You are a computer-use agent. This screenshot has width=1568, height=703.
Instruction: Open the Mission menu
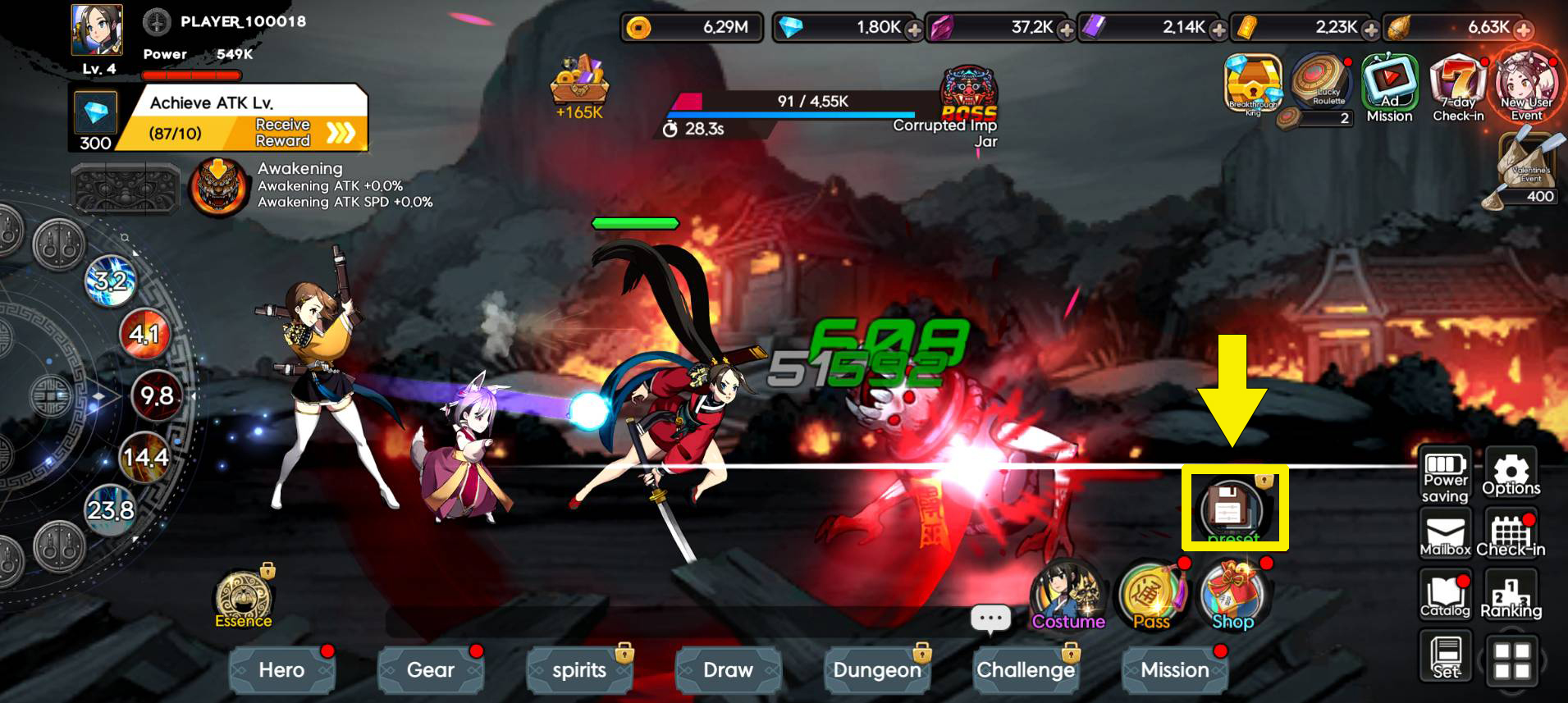(x=1174, y=670)
